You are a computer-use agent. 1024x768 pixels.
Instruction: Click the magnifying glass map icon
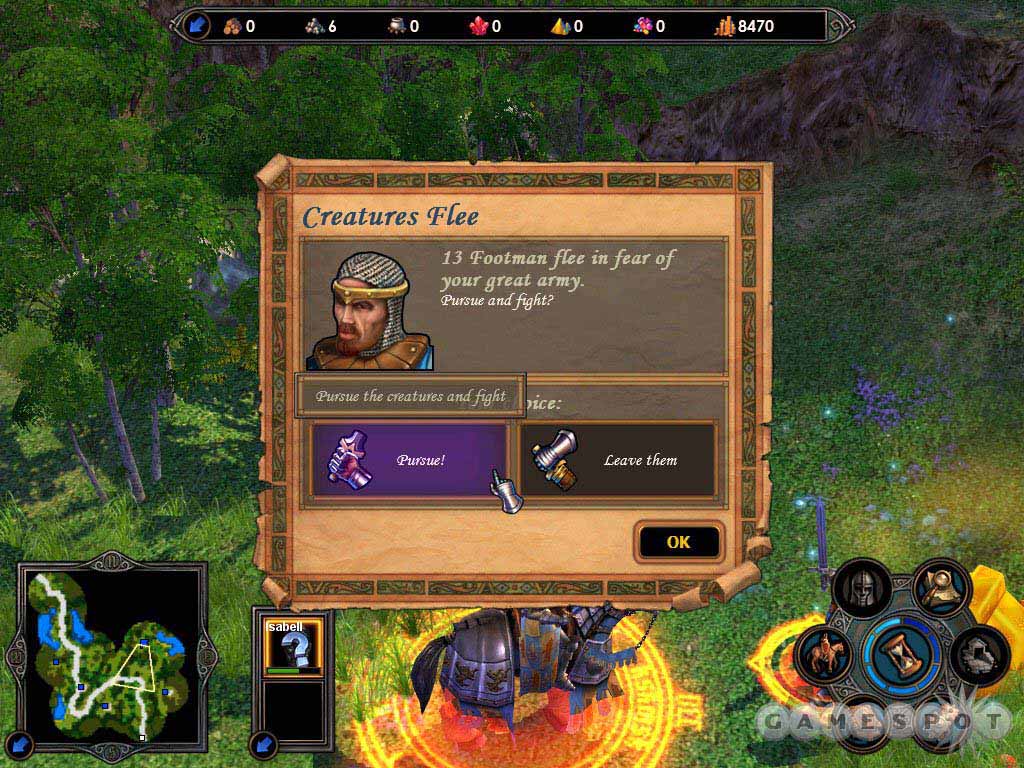point(940,588)
